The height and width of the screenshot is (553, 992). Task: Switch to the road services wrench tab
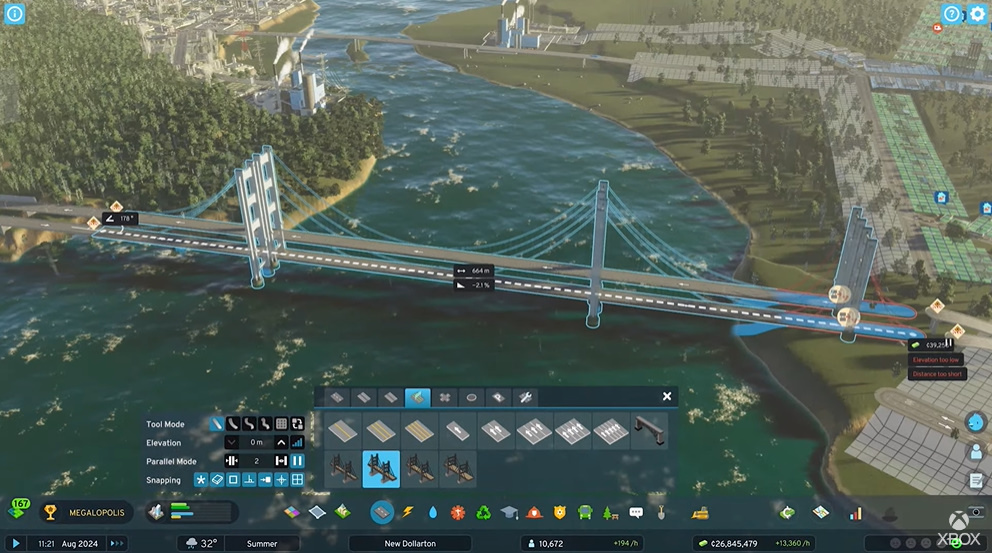pyautogui.click(x=525, y=397)
